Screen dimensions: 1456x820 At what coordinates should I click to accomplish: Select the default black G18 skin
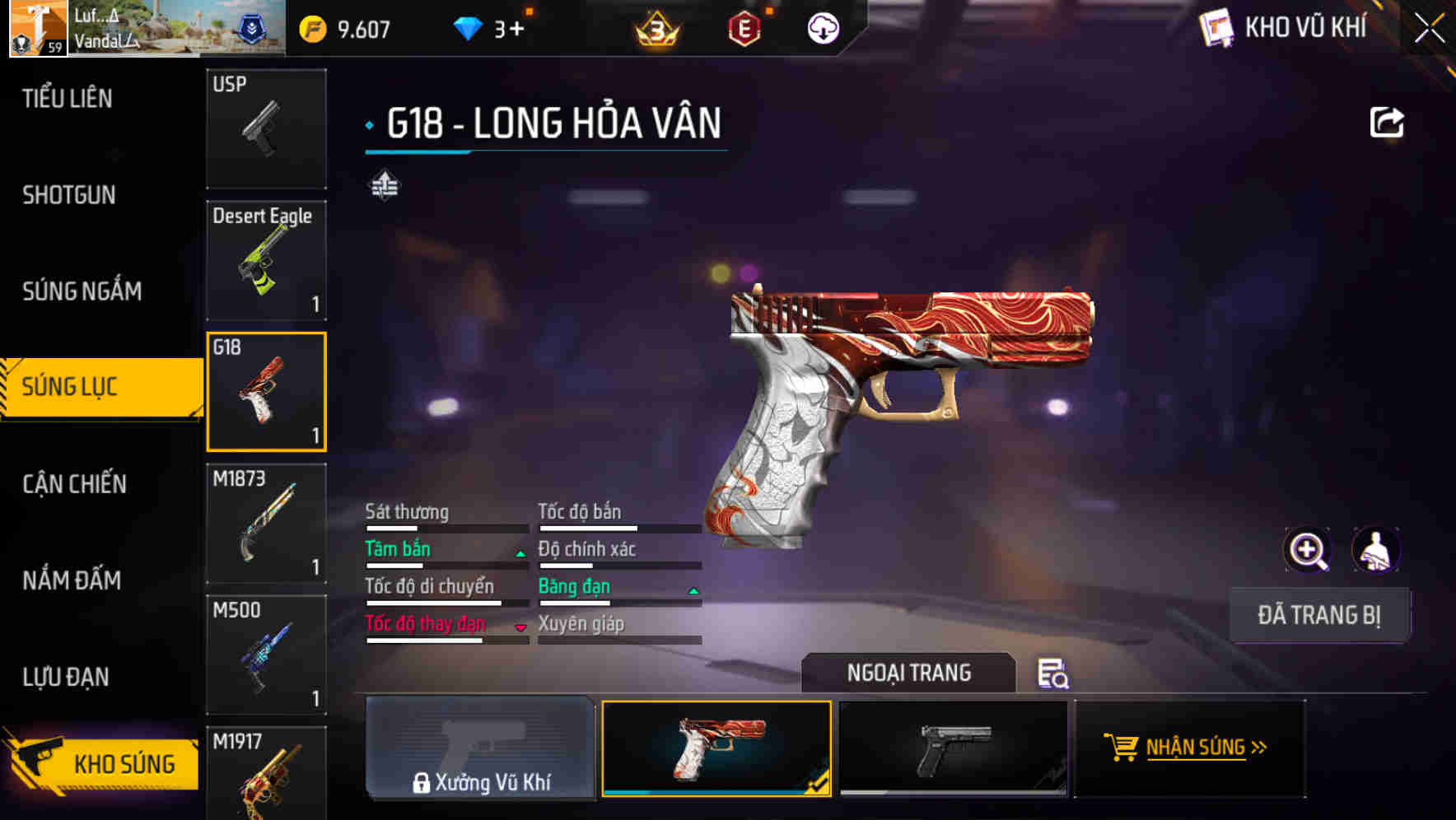(x=953, y=748)
